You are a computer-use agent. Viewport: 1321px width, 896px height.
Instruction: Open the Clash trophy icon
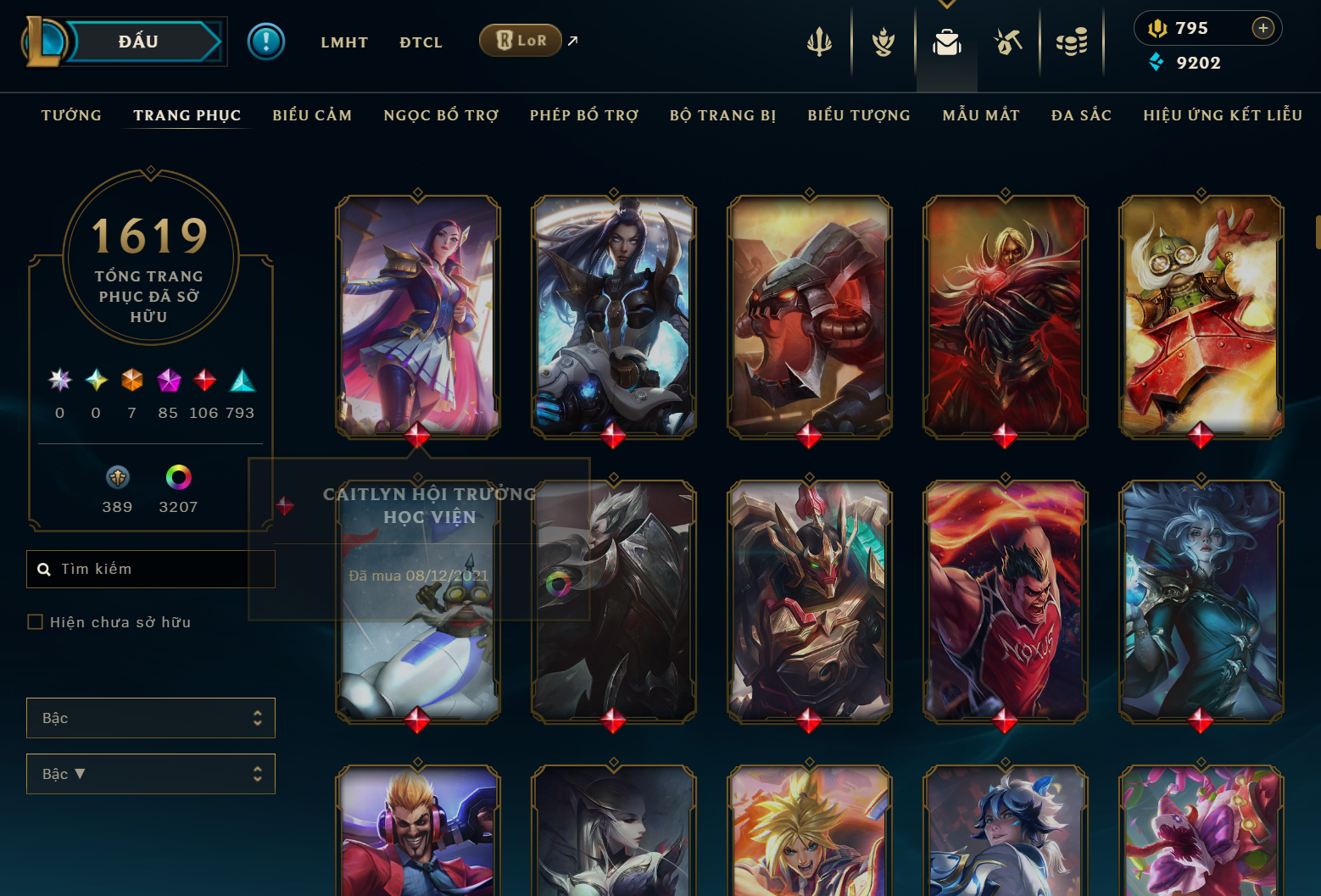(883, 40)
